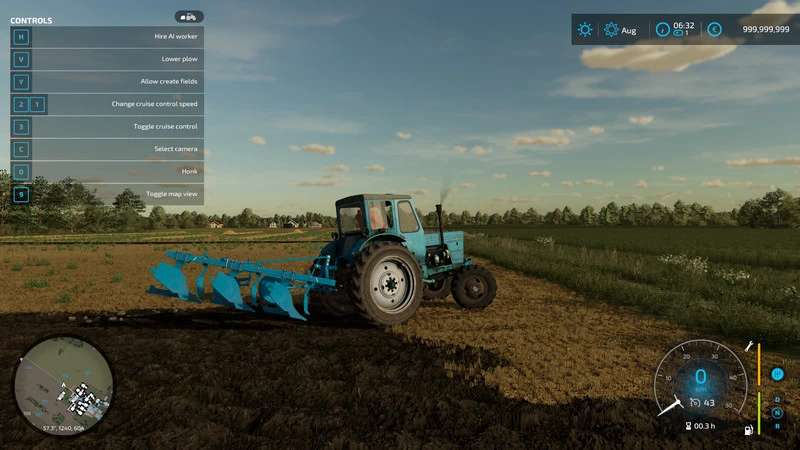This screenshot has width=800, height=450.
Task: Click the cruise control speed icon
Action: 692,403
